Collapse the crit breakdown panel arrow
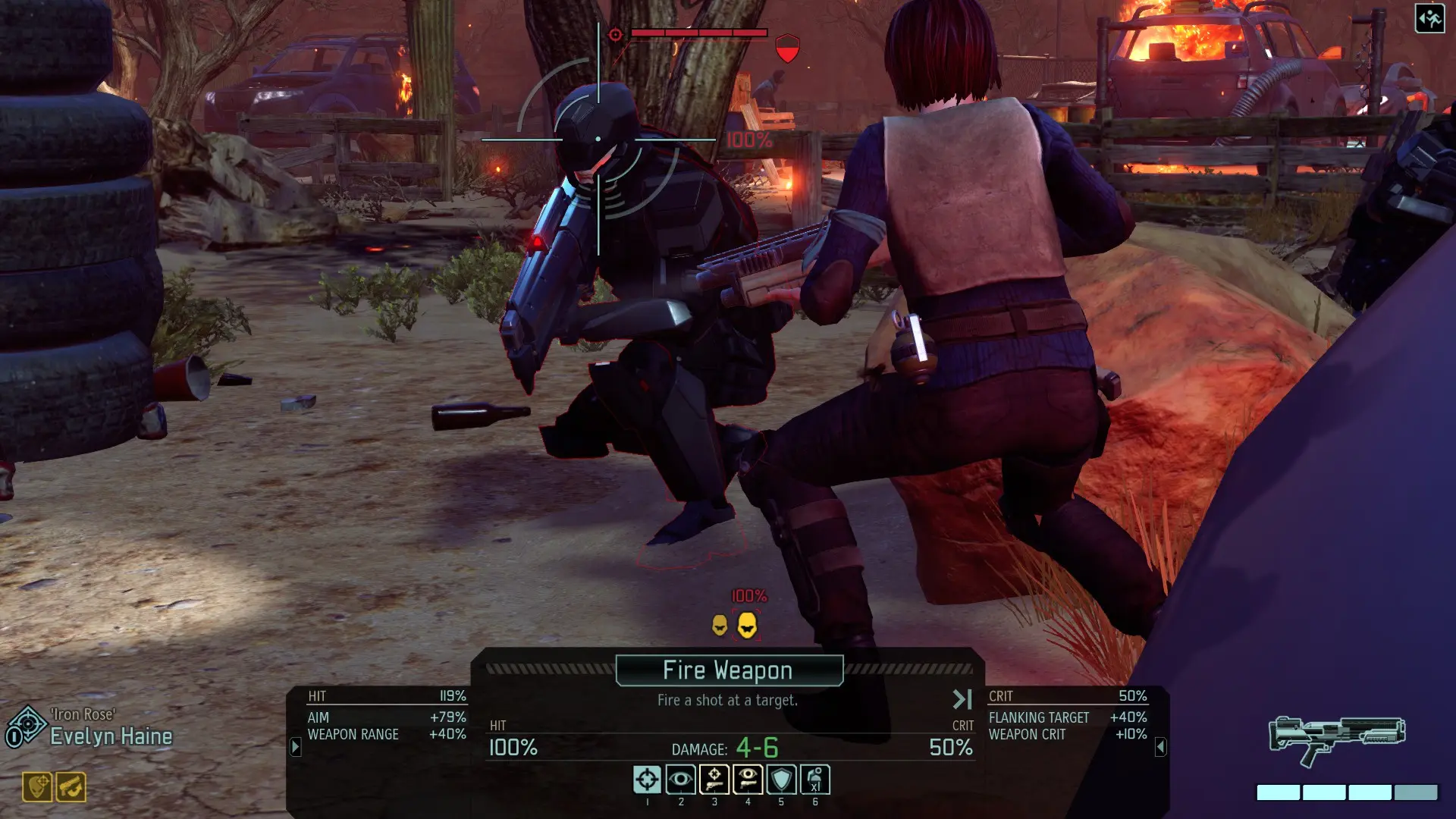Image resolution: width=1456 pixels, height=819 pixels. [1160, 748]
